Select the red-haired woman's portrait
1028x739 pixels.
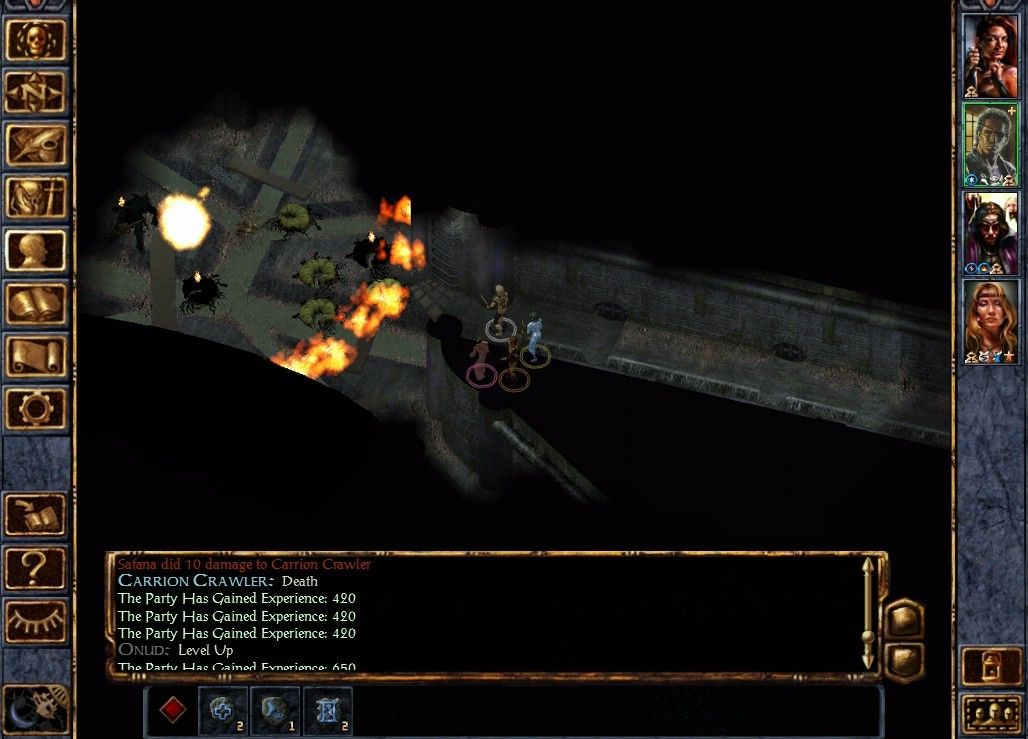[990, 56]
